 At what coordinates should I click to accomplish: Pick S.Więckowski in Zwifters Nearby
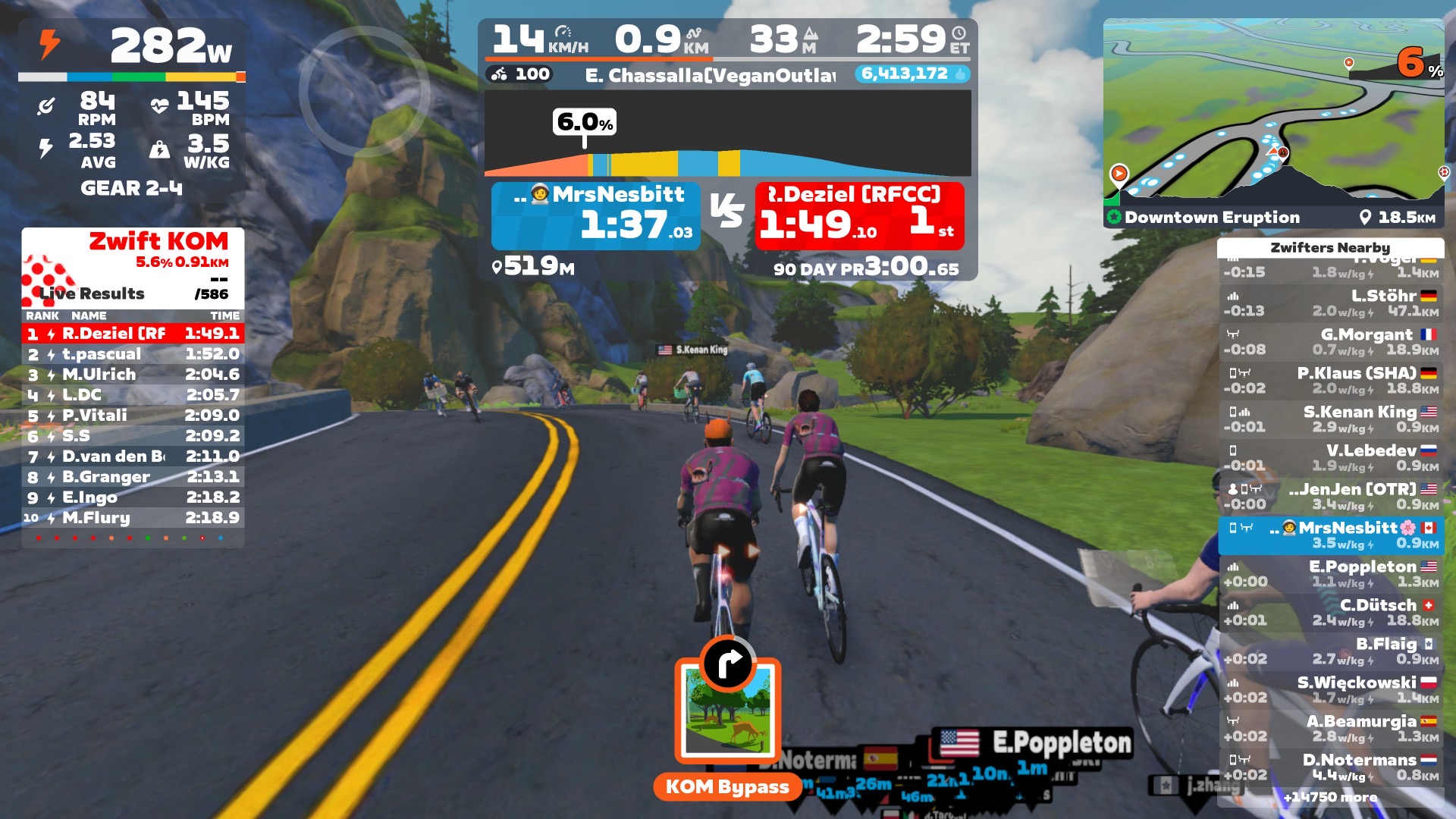(1331, 690)
